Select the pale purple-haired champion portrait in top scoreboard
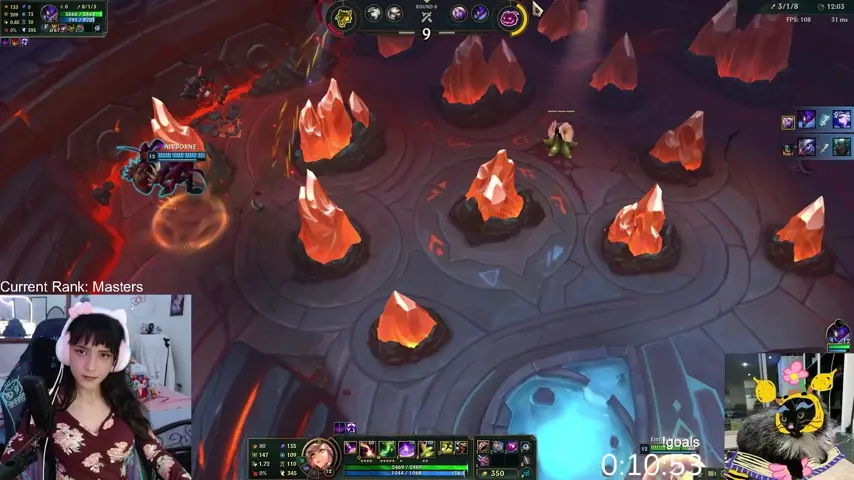The image size is (854, 480). point(459,13)
